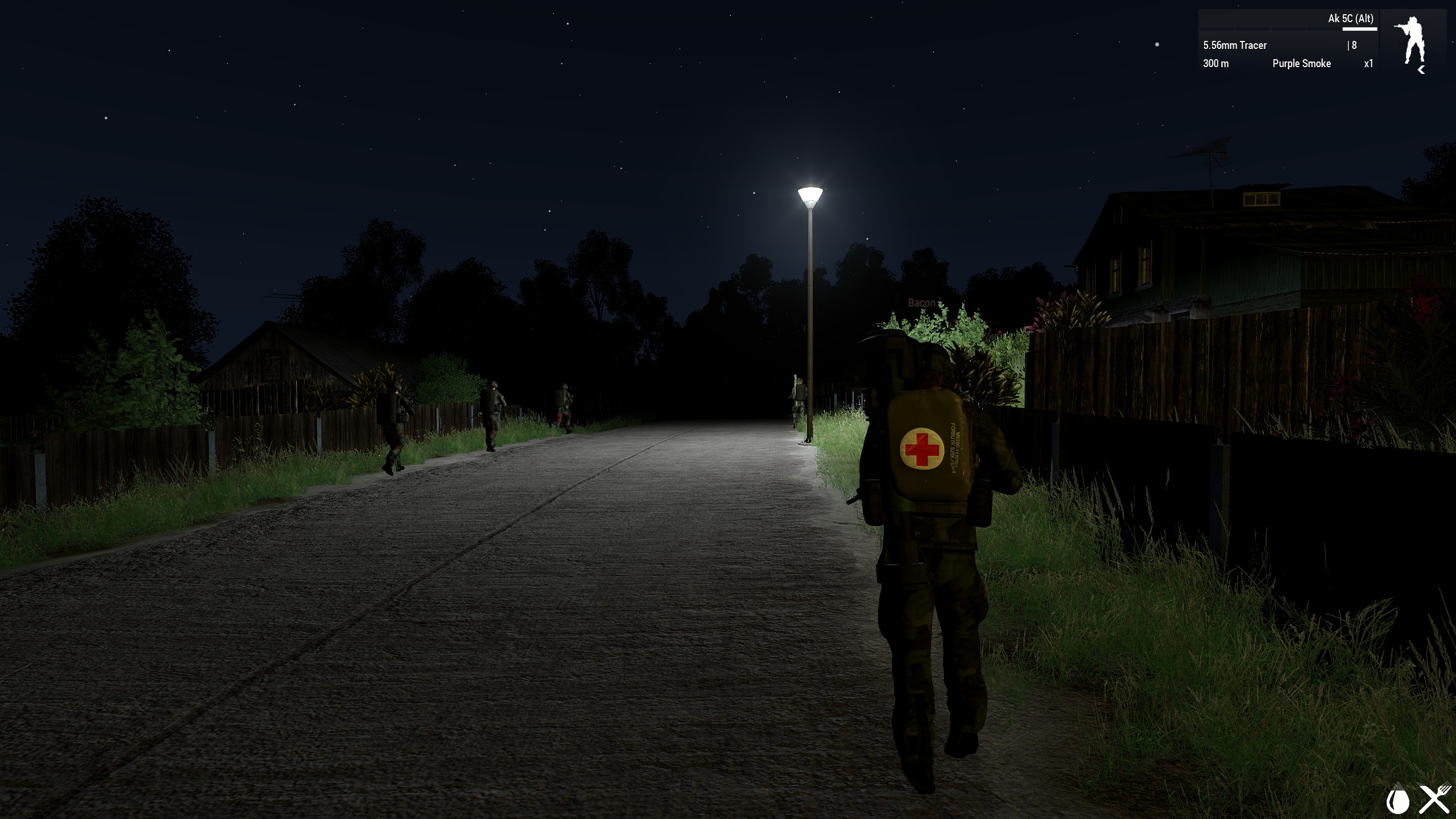The image size is (1456, 819).
Task: Select the Ak 5C (Alt) weapon label
Action: [1350, 19]
